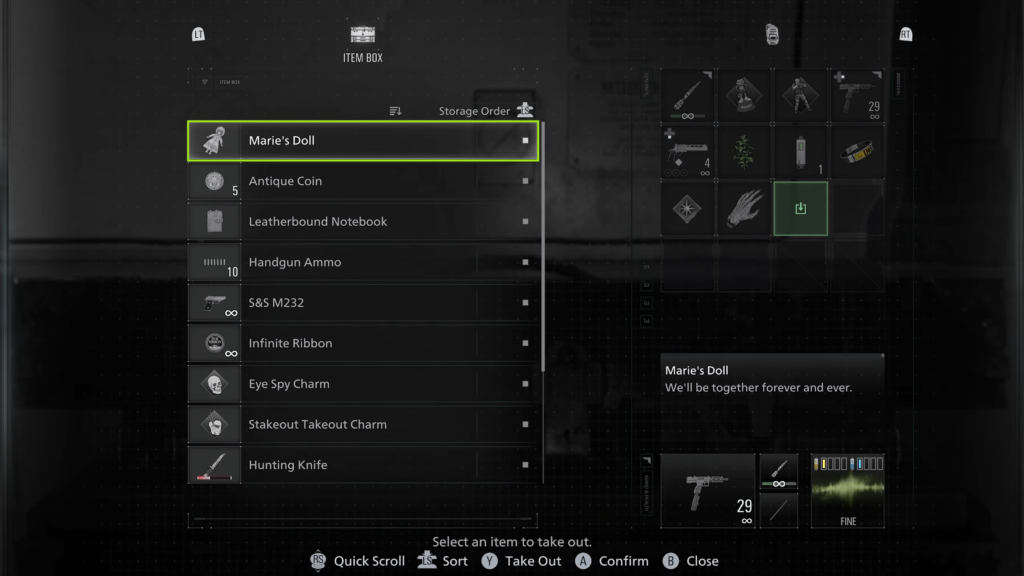Pick the Hunting Knife from the list
The image size is (1024, 576).
(362, 465)
